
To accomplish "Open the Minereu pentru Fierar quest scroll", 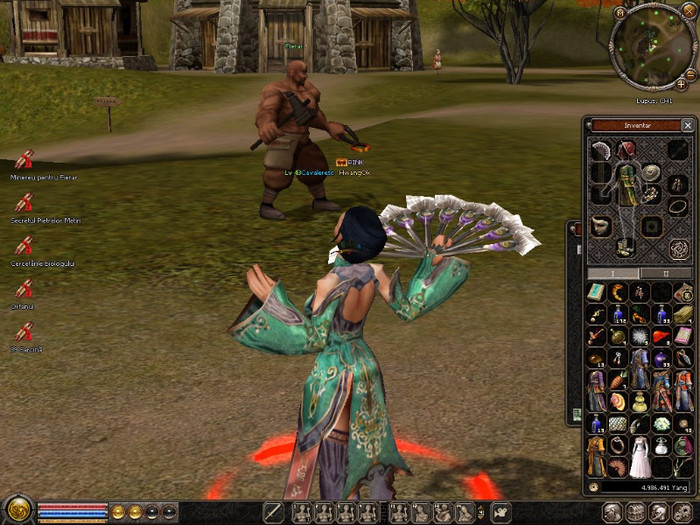I will coord(24,160).
